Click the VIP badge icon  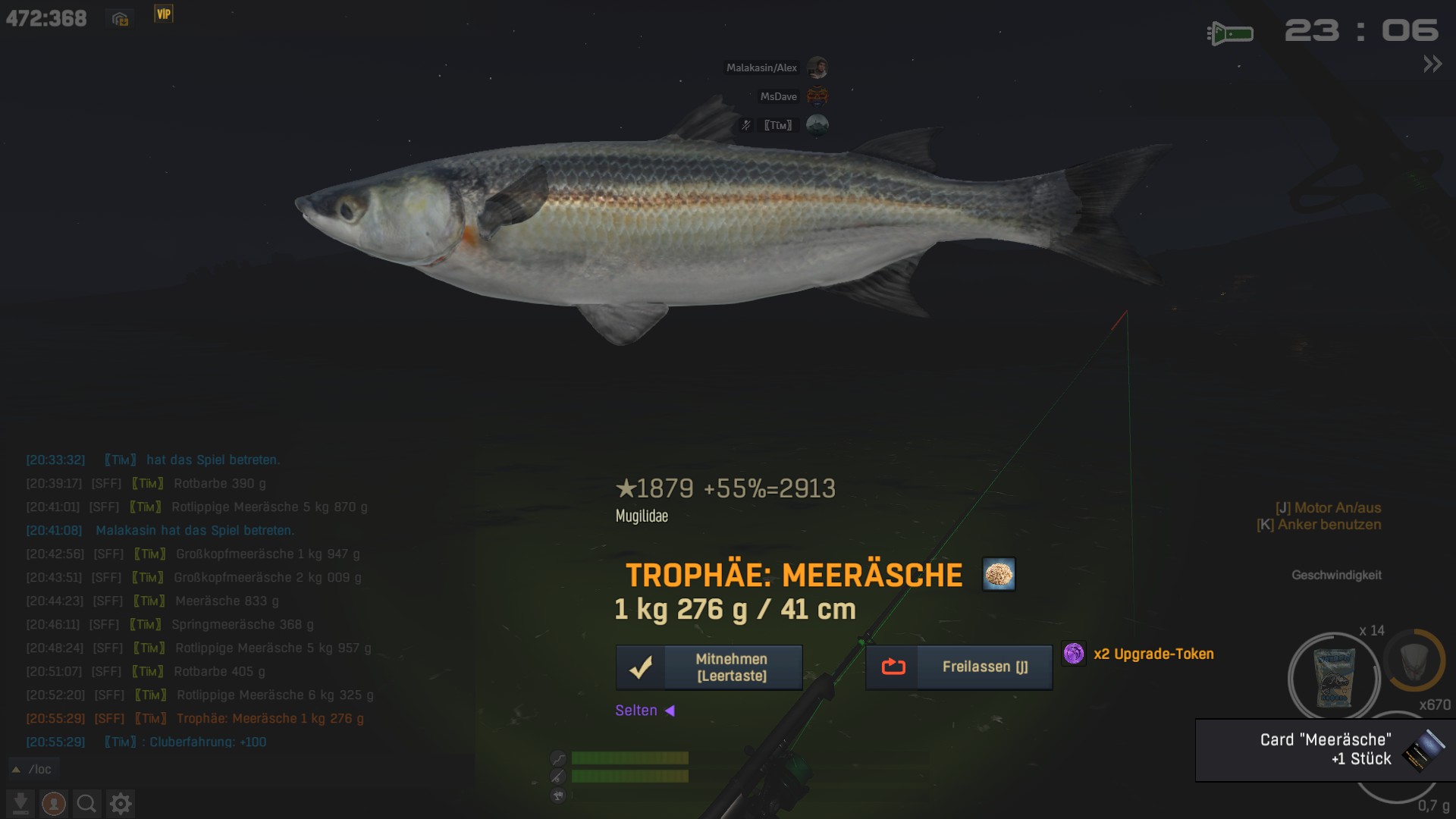pos(164,14)
